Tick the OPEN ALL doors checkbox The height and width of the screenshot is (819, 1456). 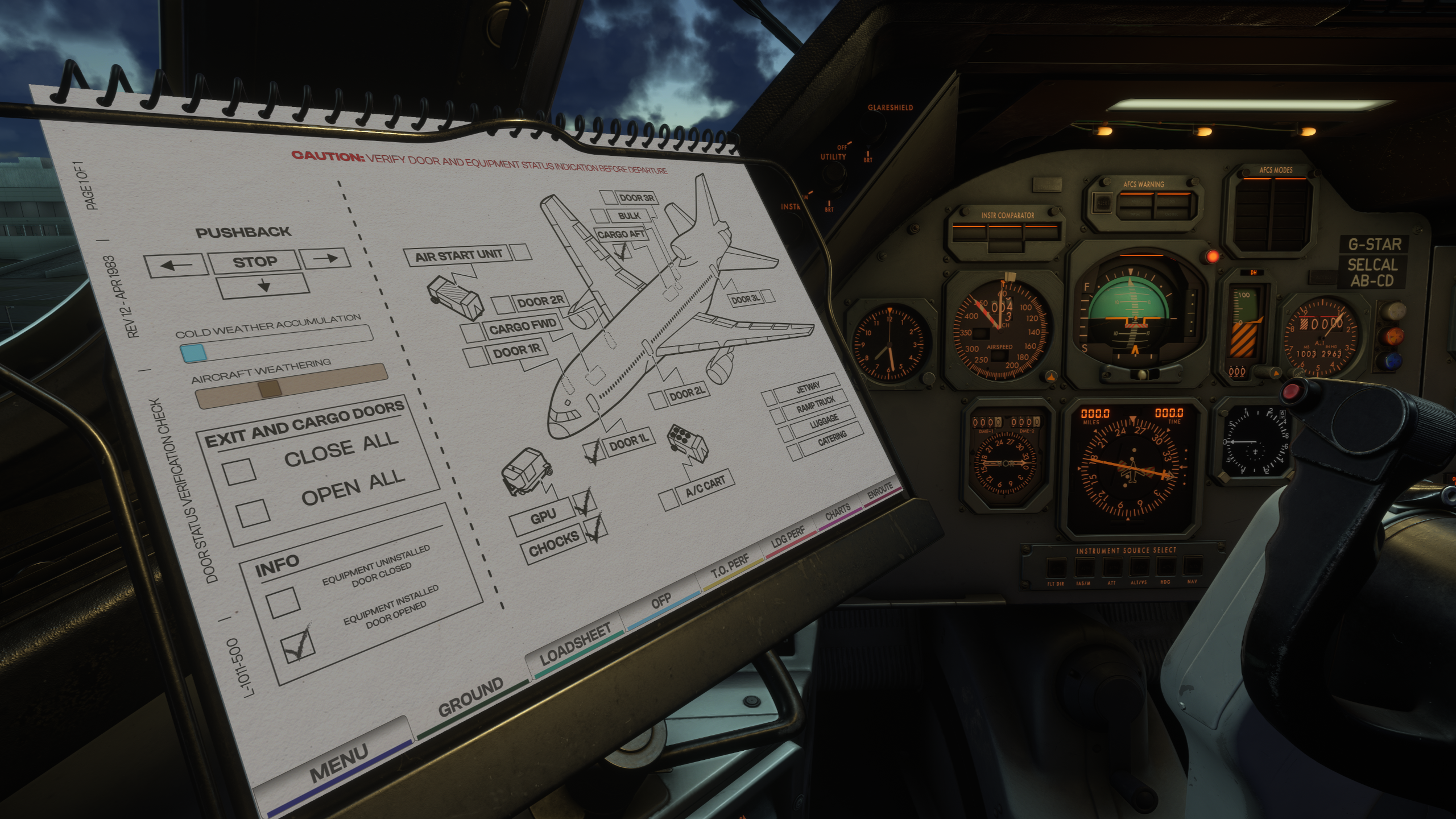(253, 512)
